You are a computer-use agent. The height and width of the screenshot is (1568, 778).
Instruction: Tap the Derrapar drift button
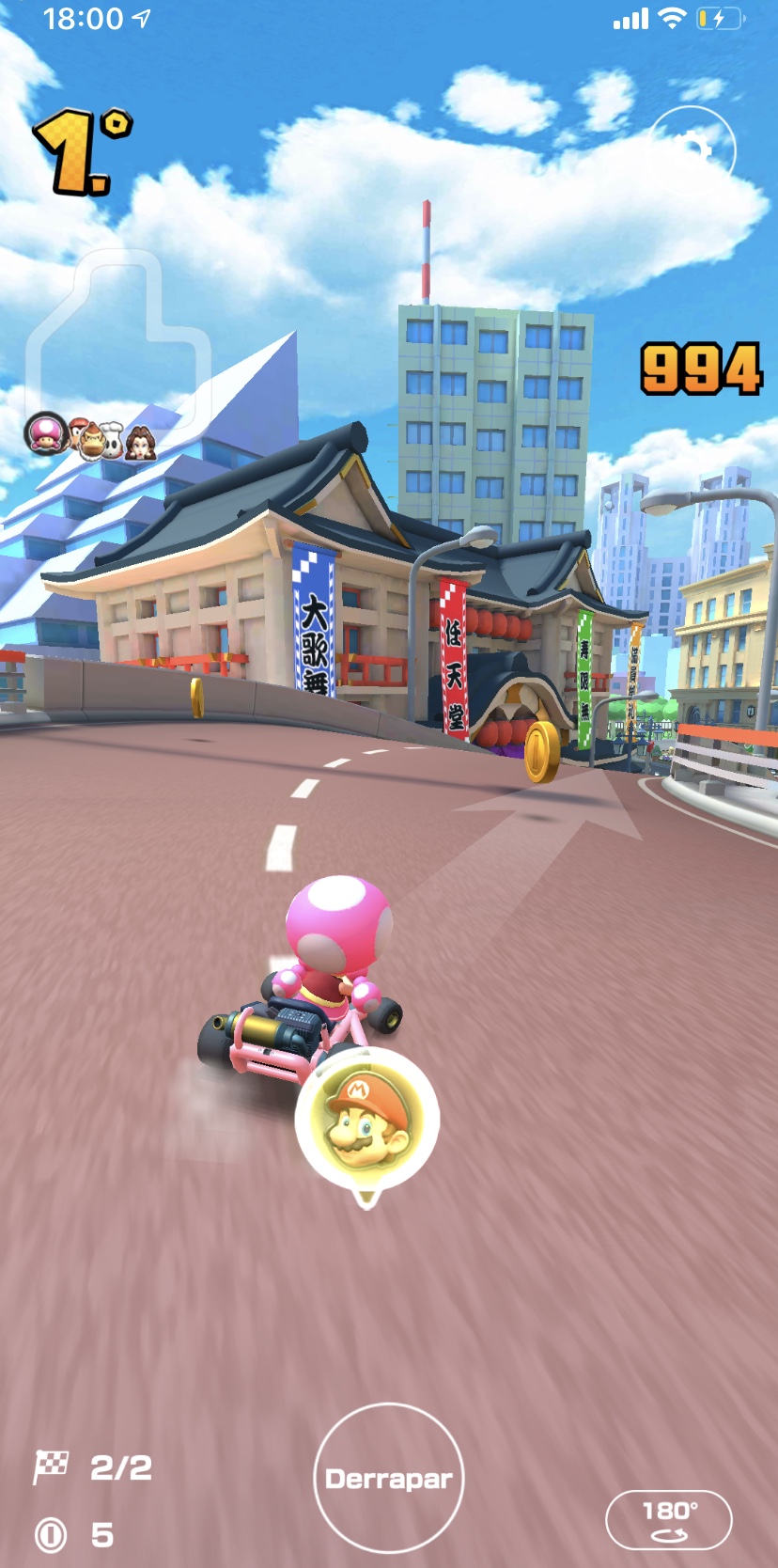click(x=388, y=1478)
